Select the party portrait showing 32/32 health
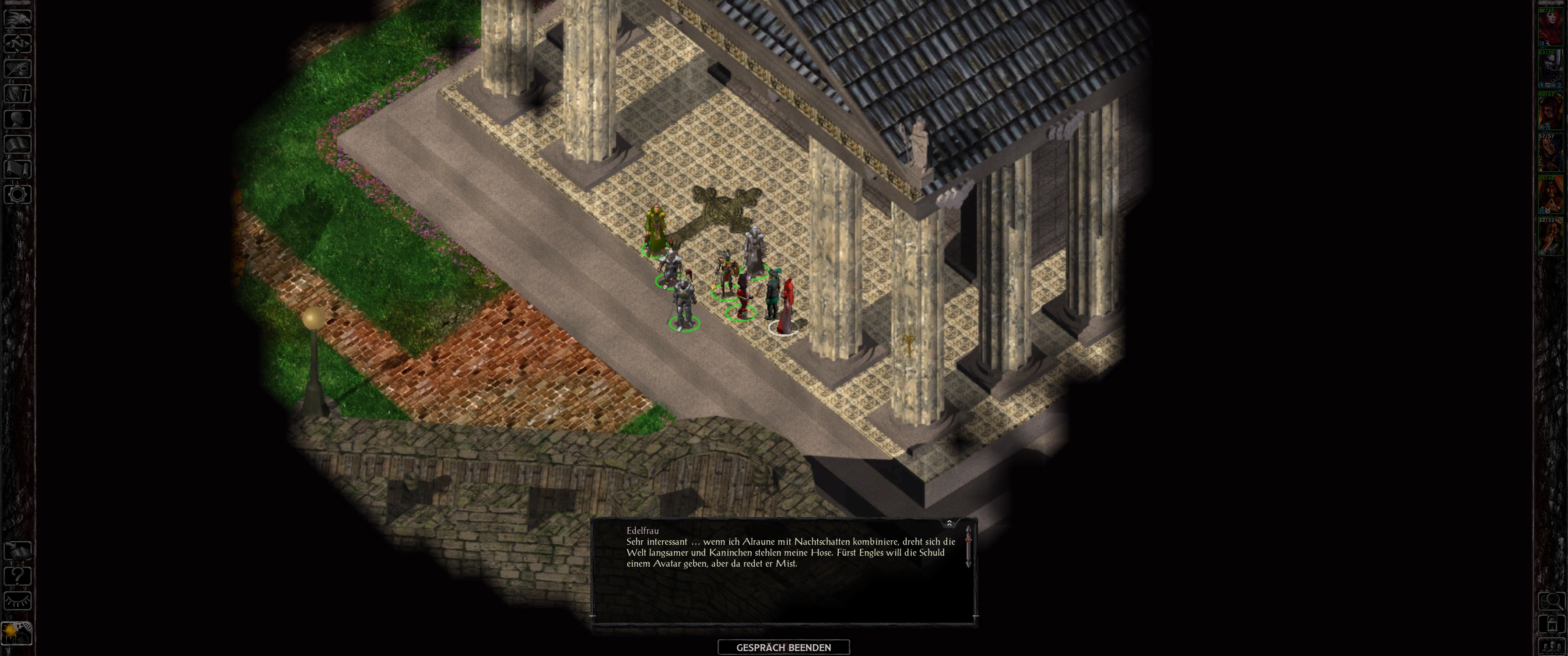 1550,237
